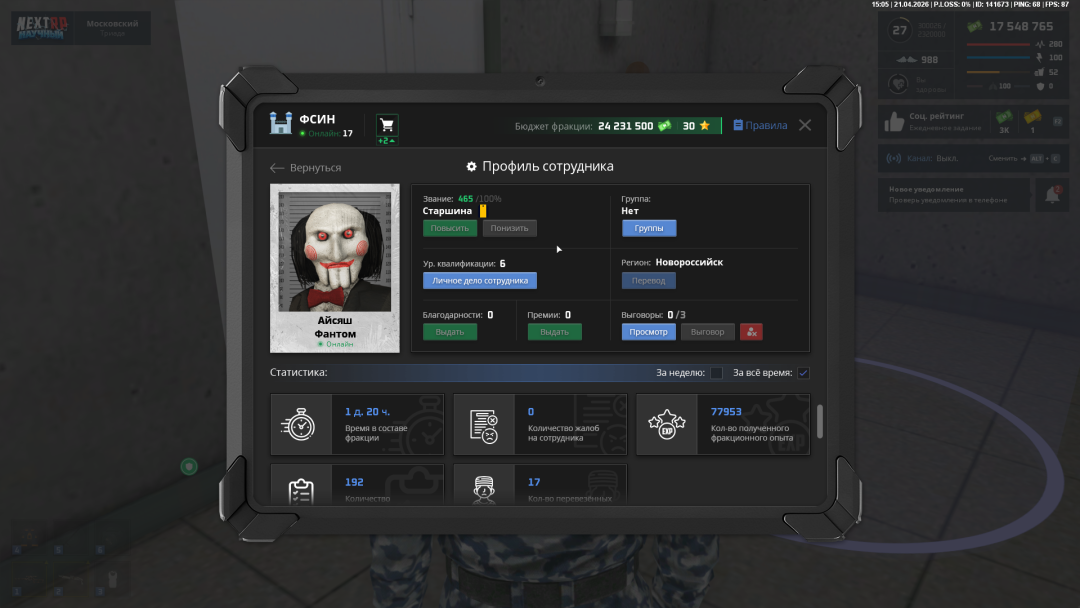Open the Правила rules link

coord(760,126)
